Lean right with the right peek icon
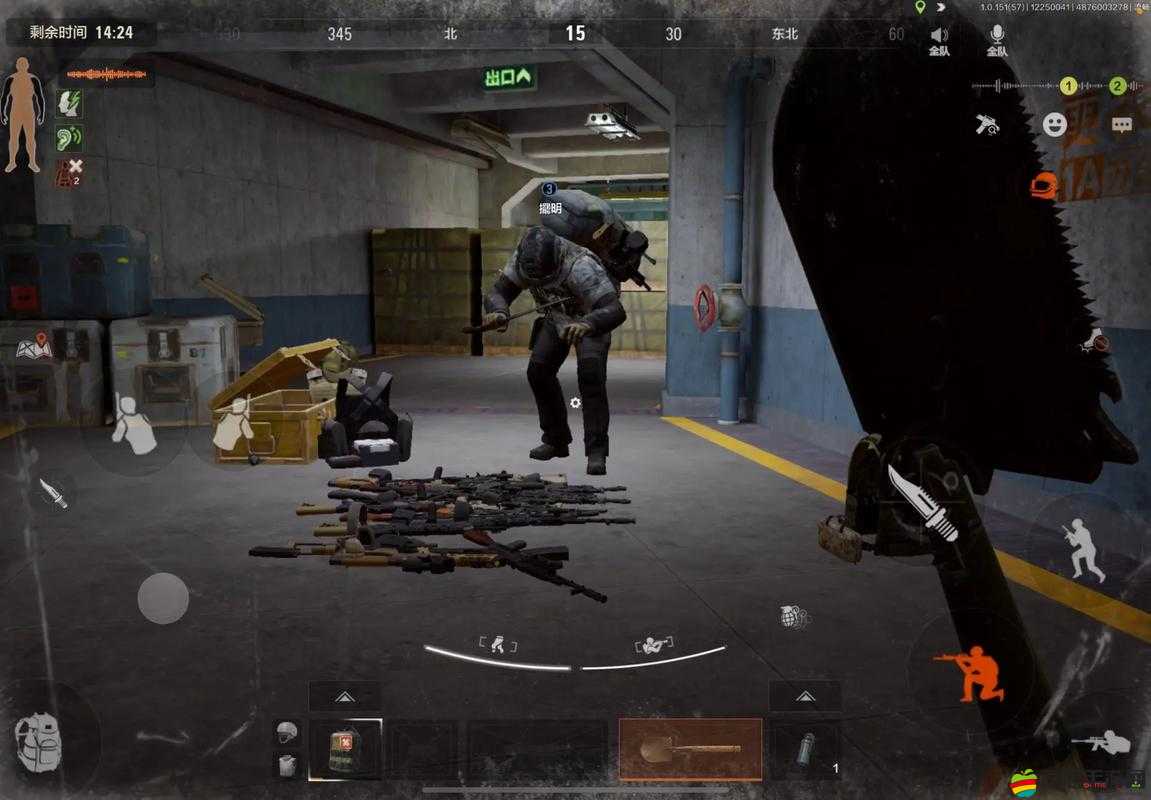Screen dimensions: 1151x800 coord(654,644)
